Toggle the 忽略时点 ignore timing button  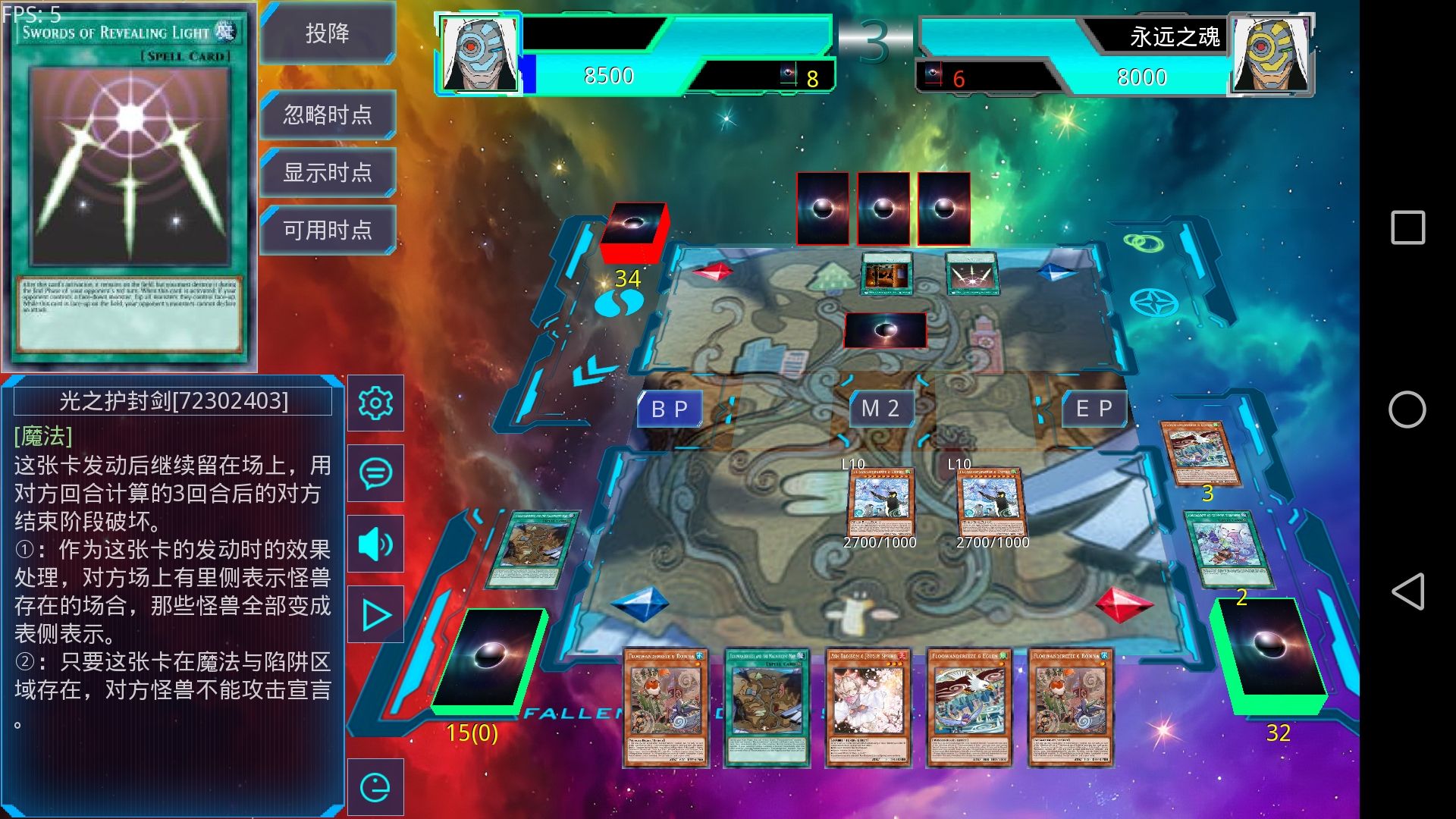pos(328,115)
